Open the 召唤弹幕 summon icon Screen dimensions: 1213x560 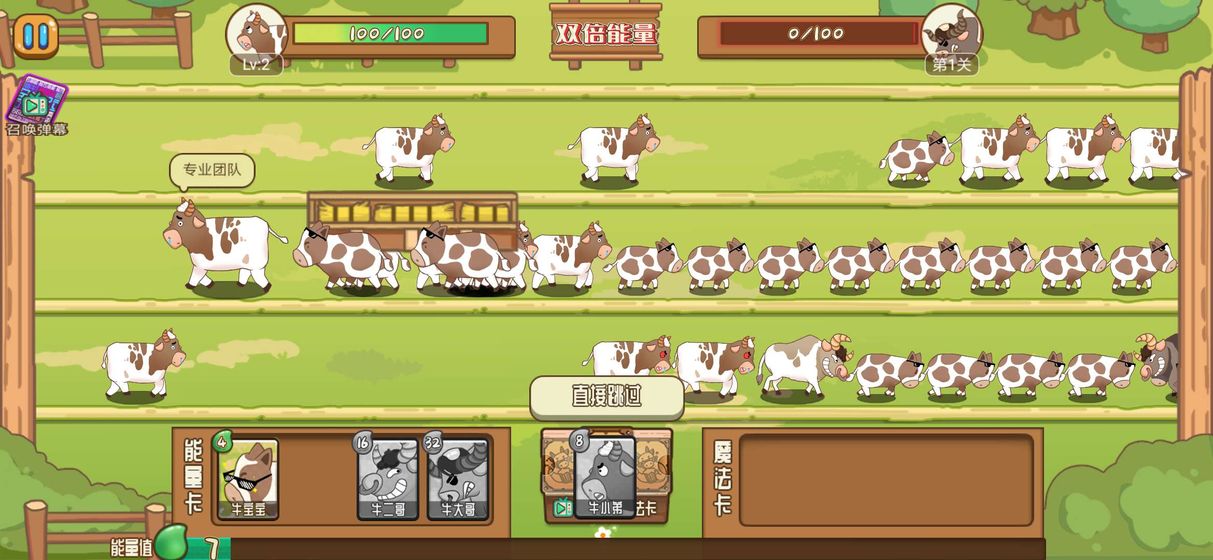point(35,104)
